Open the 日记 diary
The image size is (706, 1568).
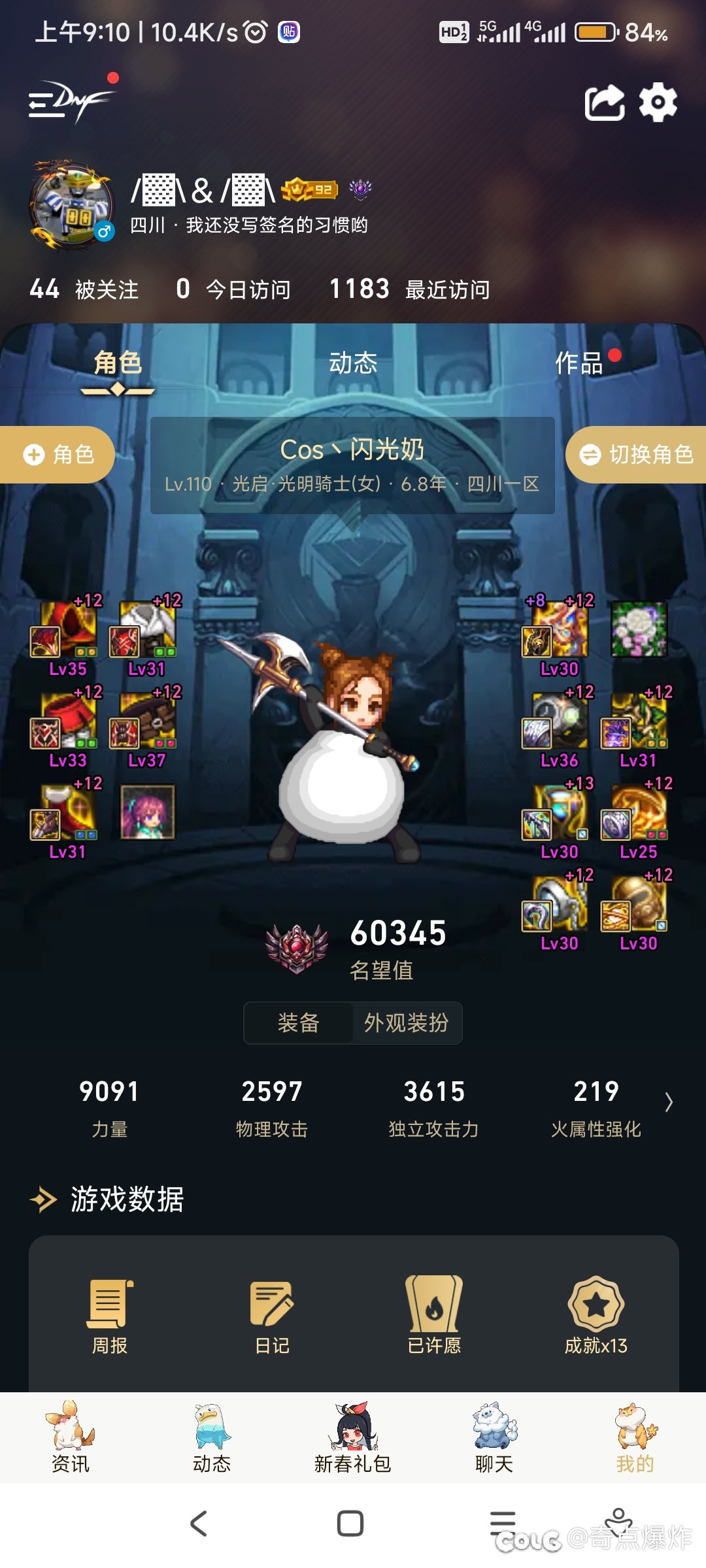click(272, 1315)
